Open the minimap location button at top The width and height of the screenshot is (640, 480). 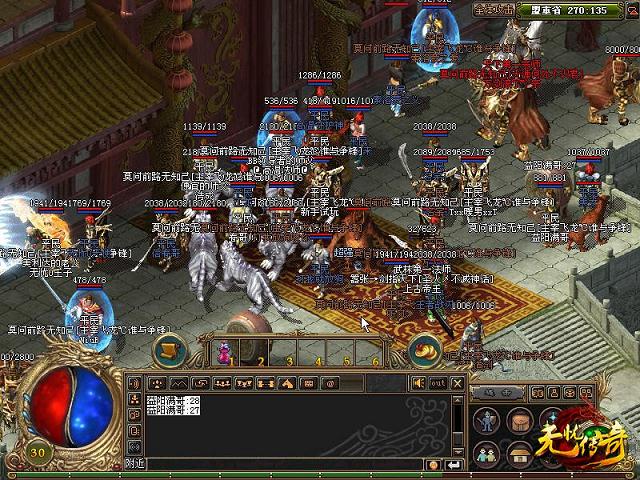tap(493, 10)
